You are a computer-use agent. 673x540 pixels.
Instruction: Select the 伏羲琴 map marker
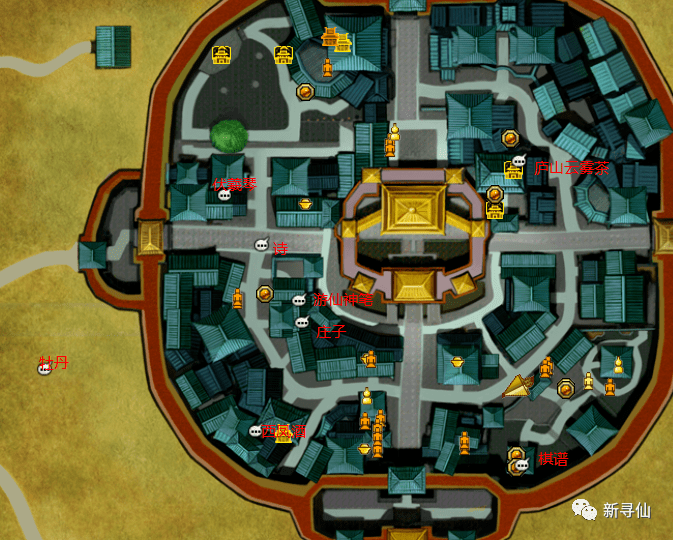(x=225, y=195)
